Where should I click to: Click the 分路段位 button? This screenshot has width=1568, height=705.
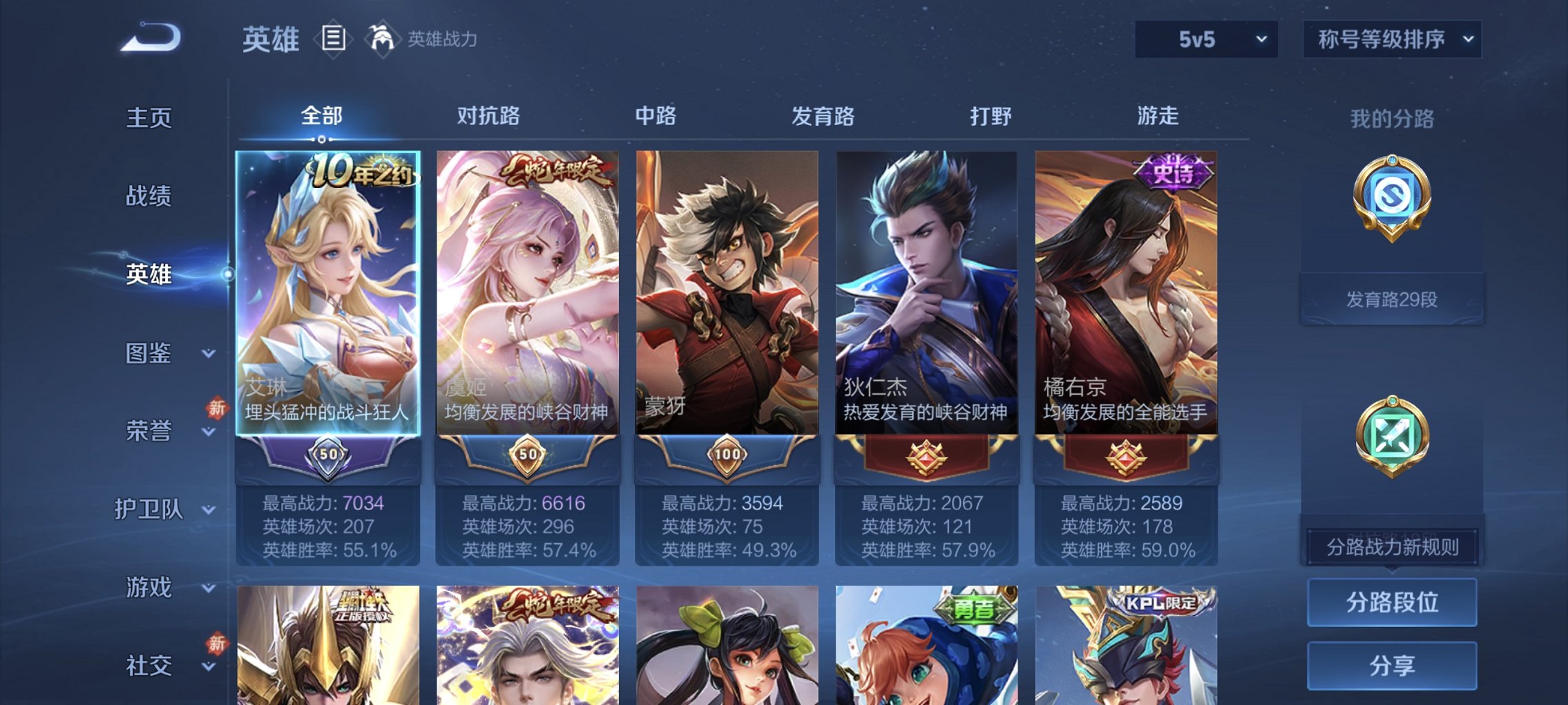coord(1393,603)
